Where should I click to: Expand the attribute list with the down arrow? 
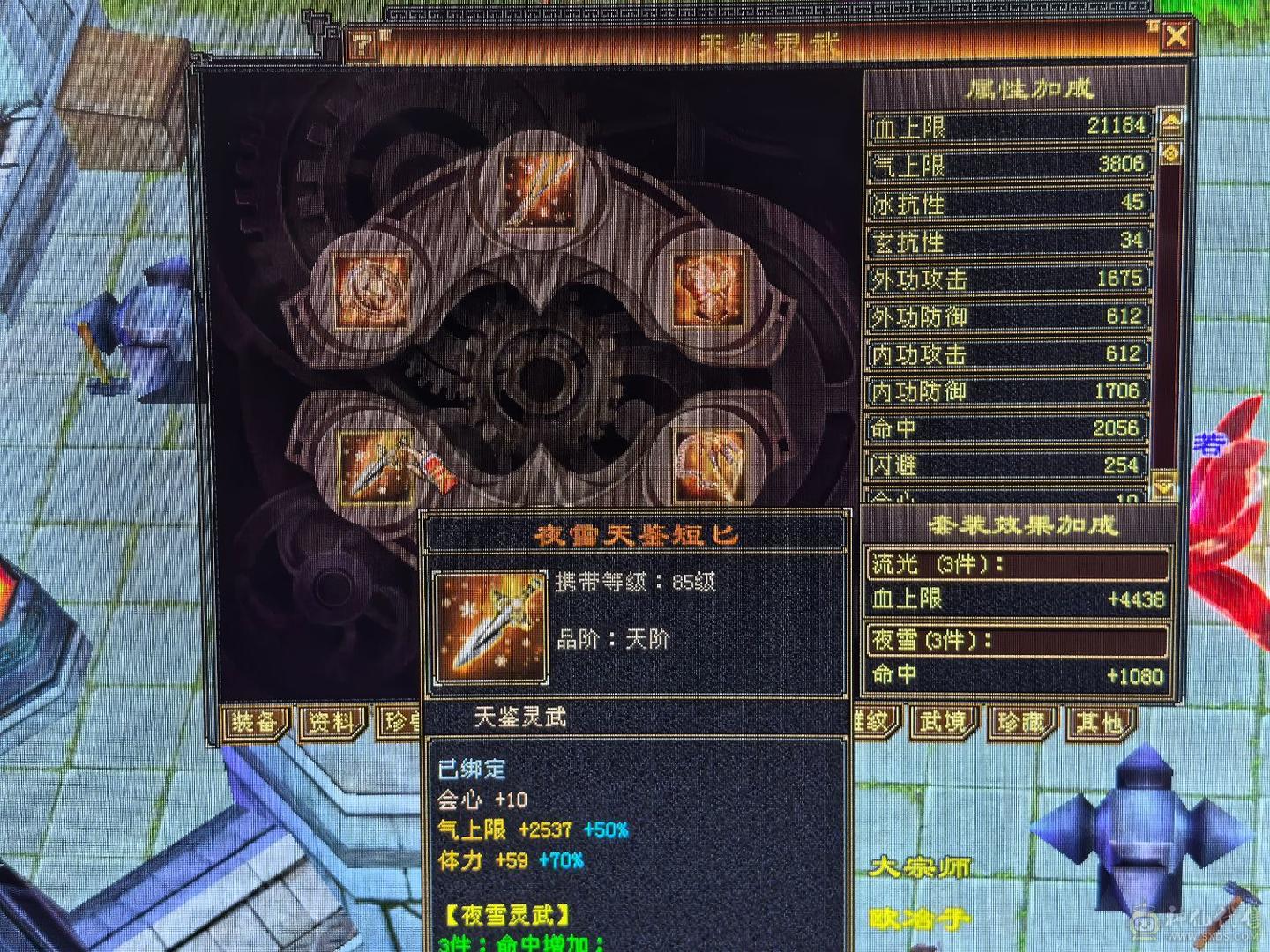(x=1166, y=484)
